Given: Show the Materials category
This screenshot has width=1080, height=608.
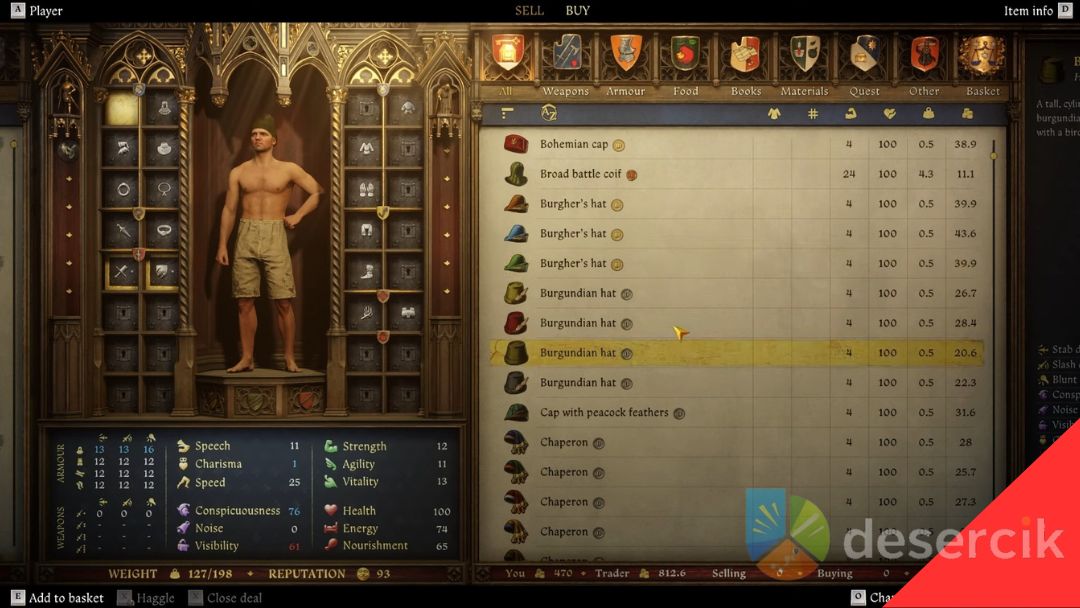Looking at the screenshot, I should point(804,58).
